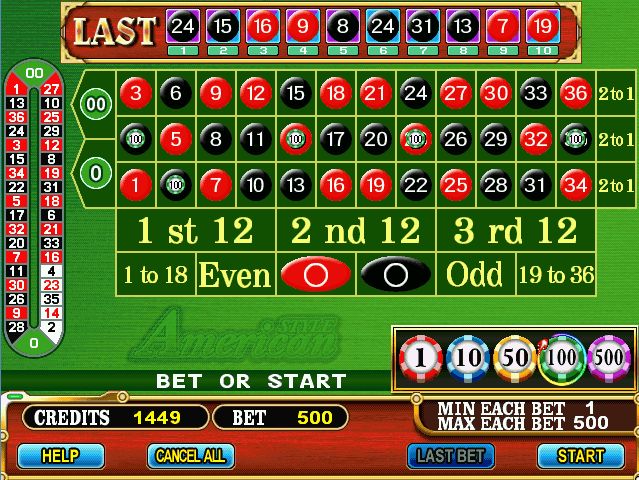The width and height of the screenshot is (639, 480).
Task: Bet on the 19 to 36 range
Action: (x=555, y=273)
